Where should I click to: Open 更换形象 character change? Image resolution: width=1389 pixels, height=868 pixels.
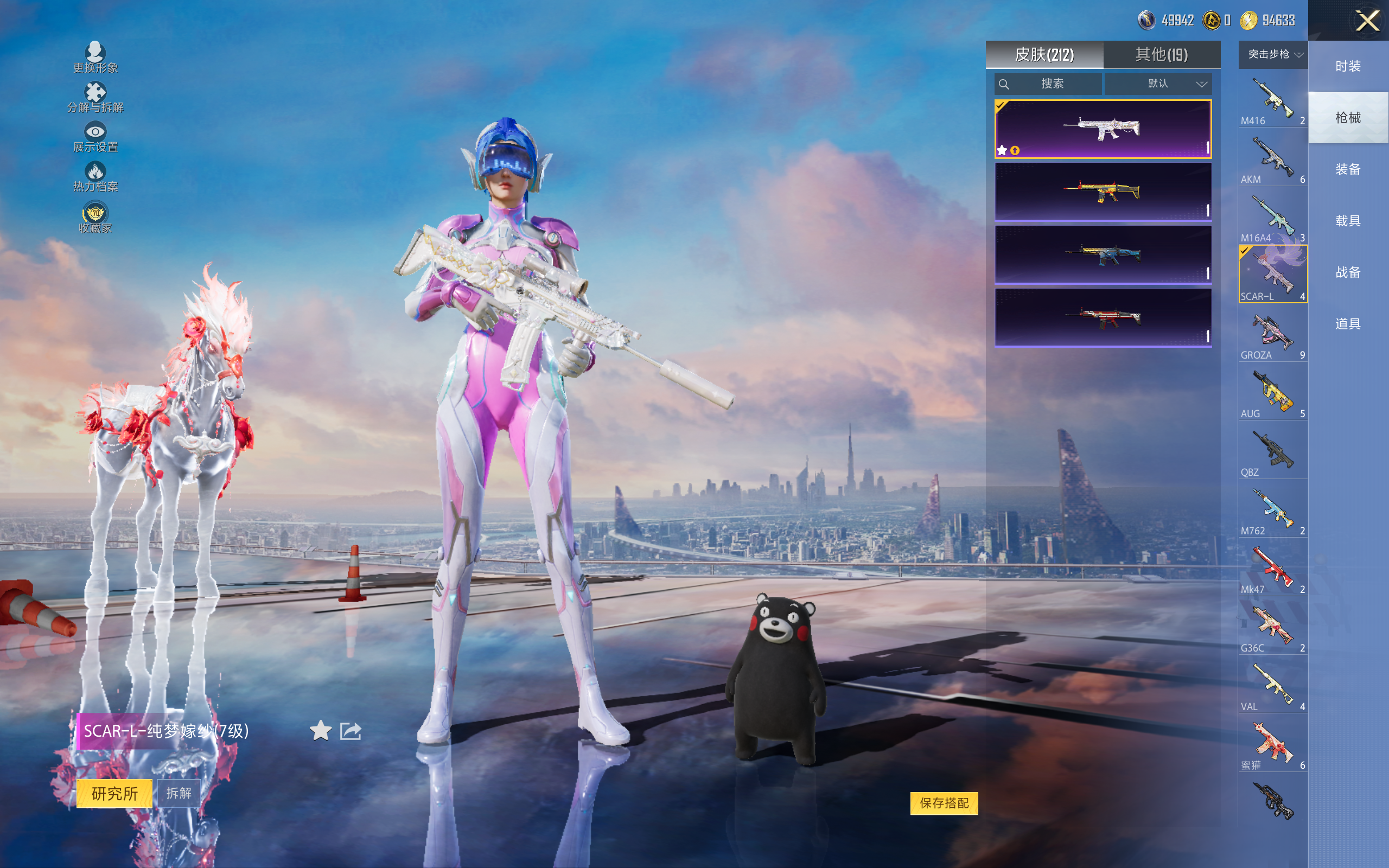point(95,58)
